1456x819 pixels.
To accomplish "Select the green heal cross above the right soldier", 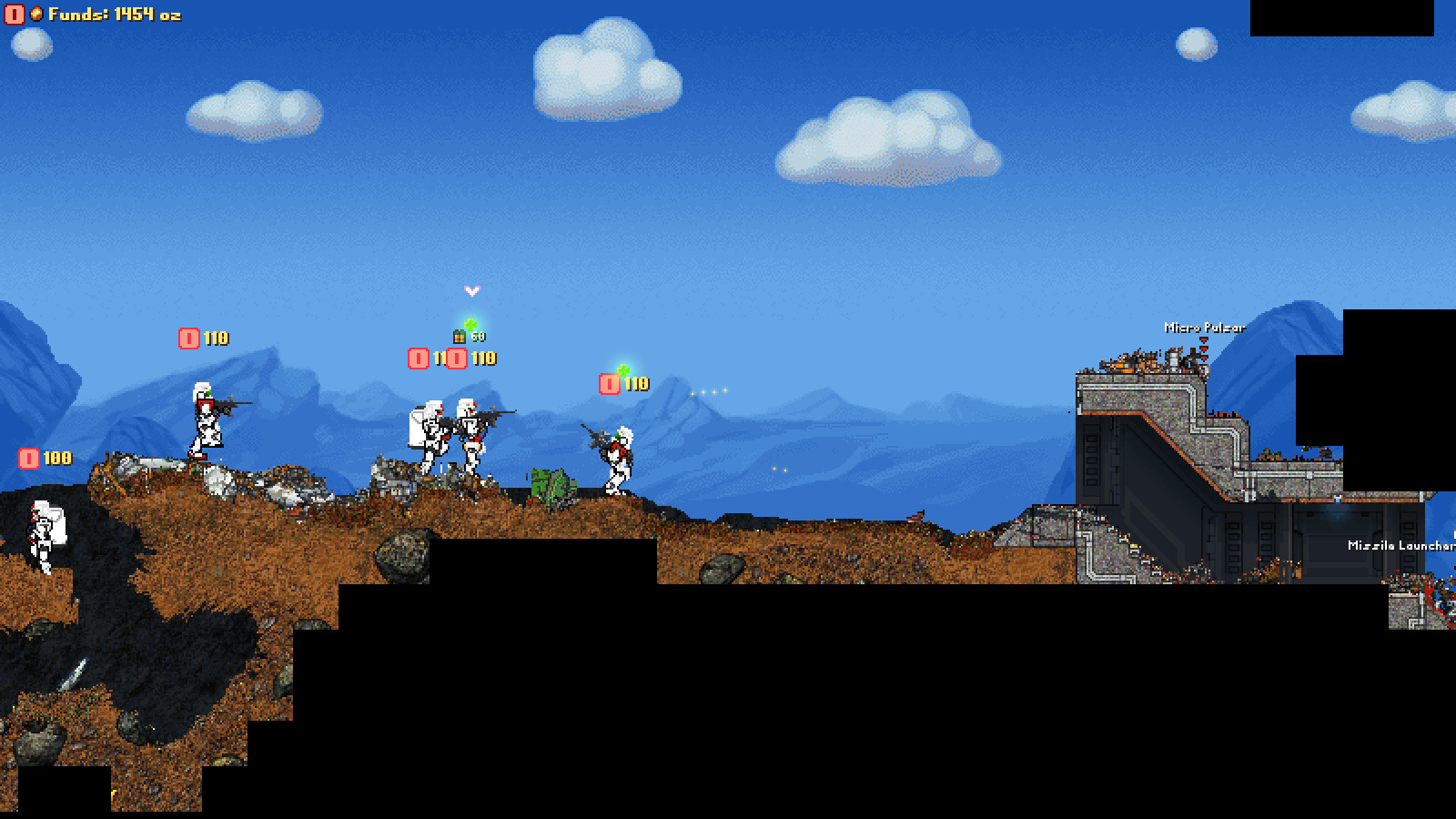I will tap(622, 369).
